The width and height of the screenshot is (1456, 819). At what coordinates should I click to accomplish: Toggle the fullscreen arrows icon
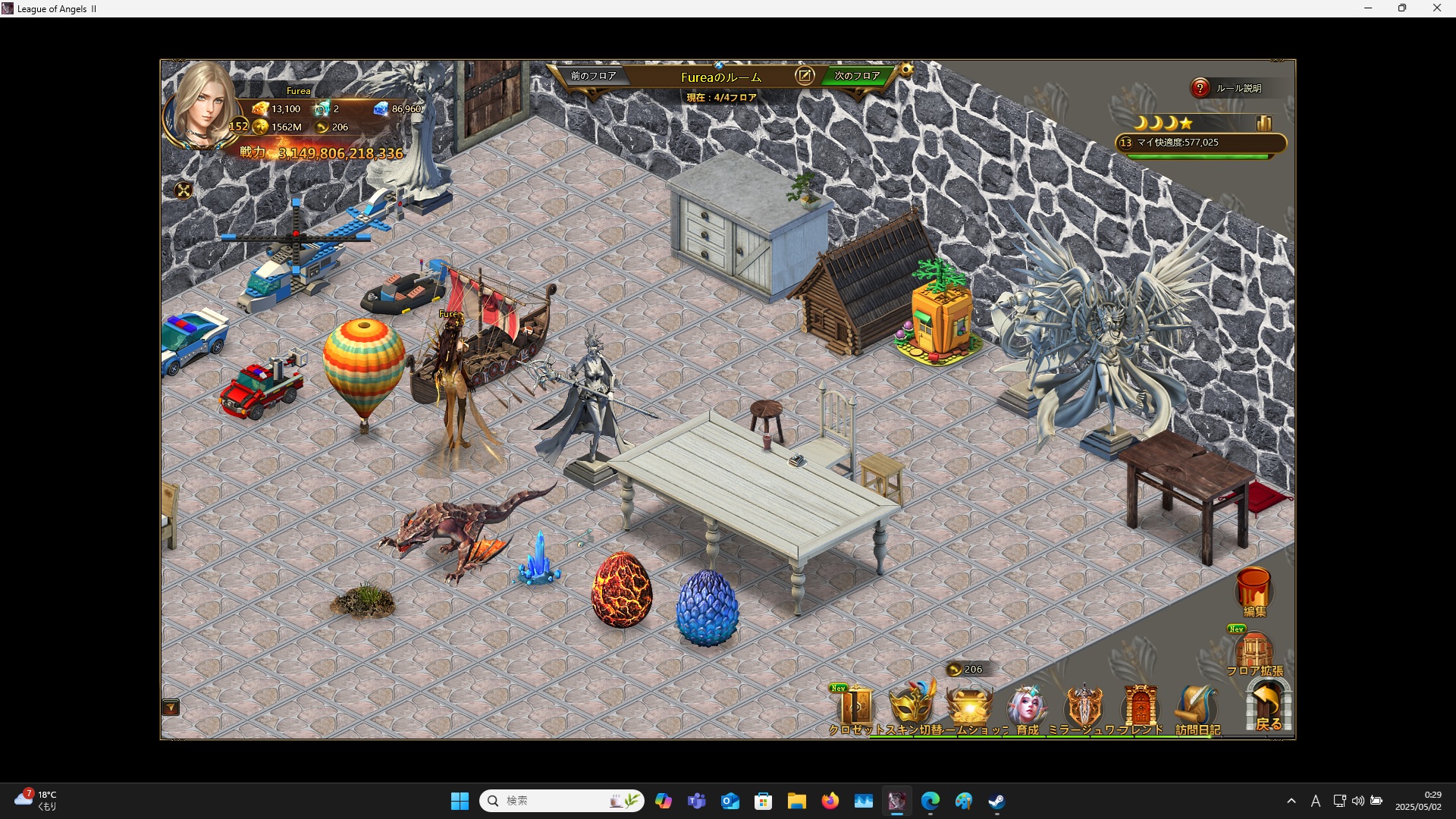pyautogui.click(x=184, y=190)
